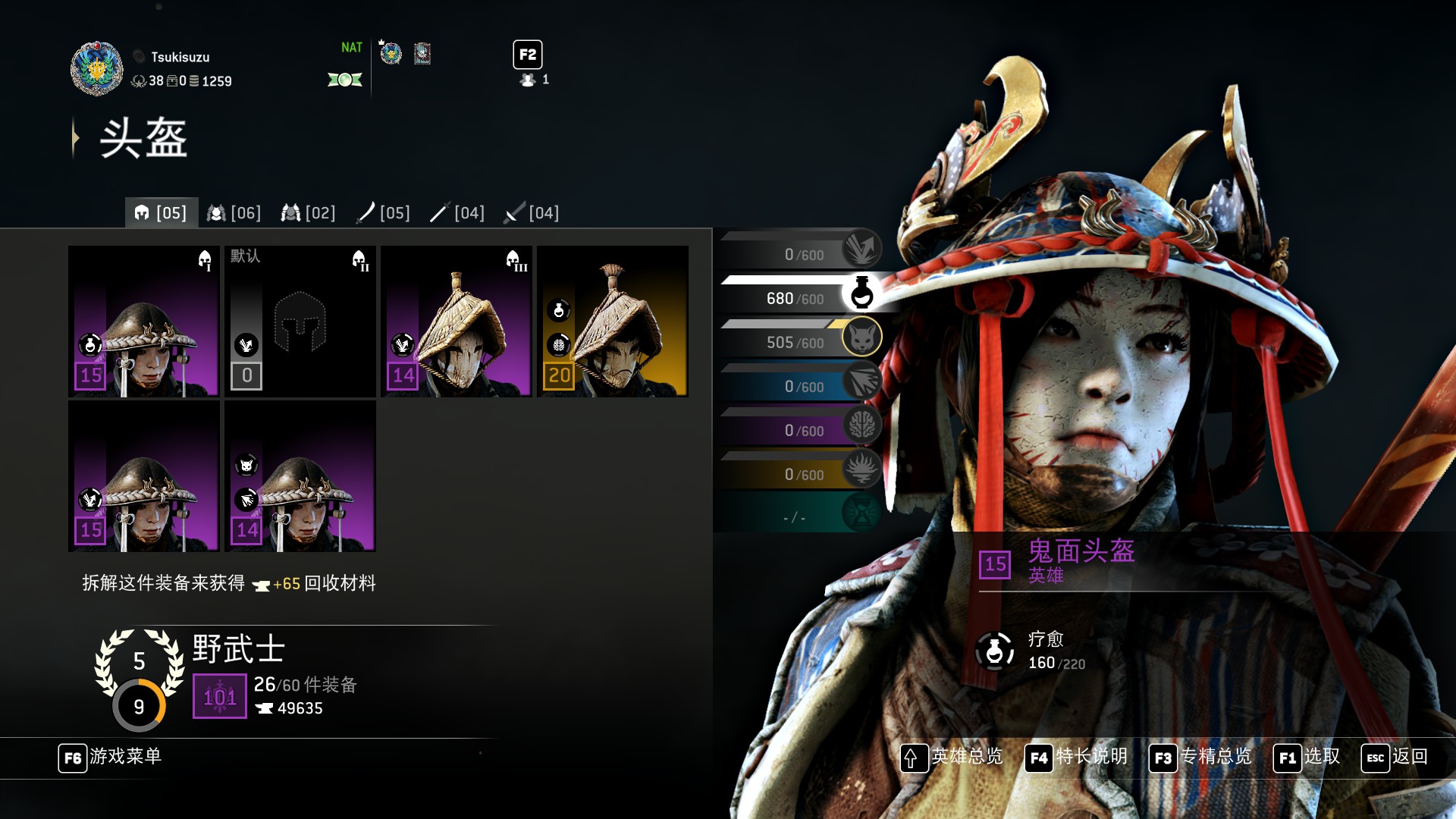
Task: Go back with 返回
Action: click(1395, 757)
